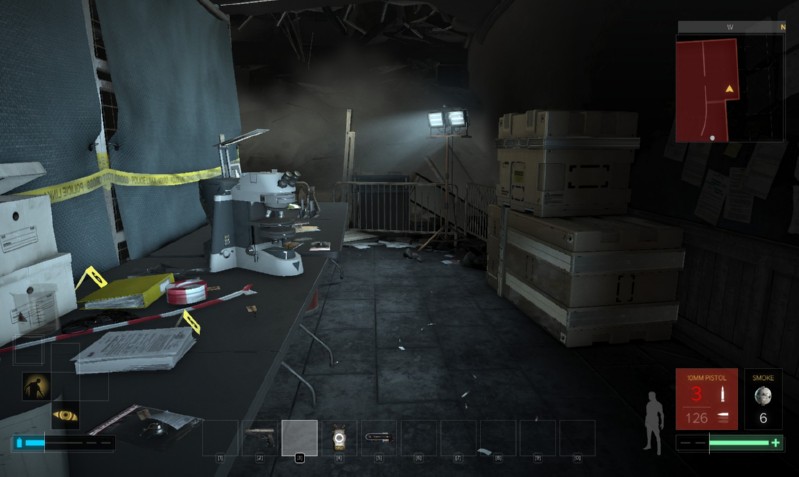Viewport: 799px width, 477px height.
Task: Click the minimap in the corner
Action: 731,84
